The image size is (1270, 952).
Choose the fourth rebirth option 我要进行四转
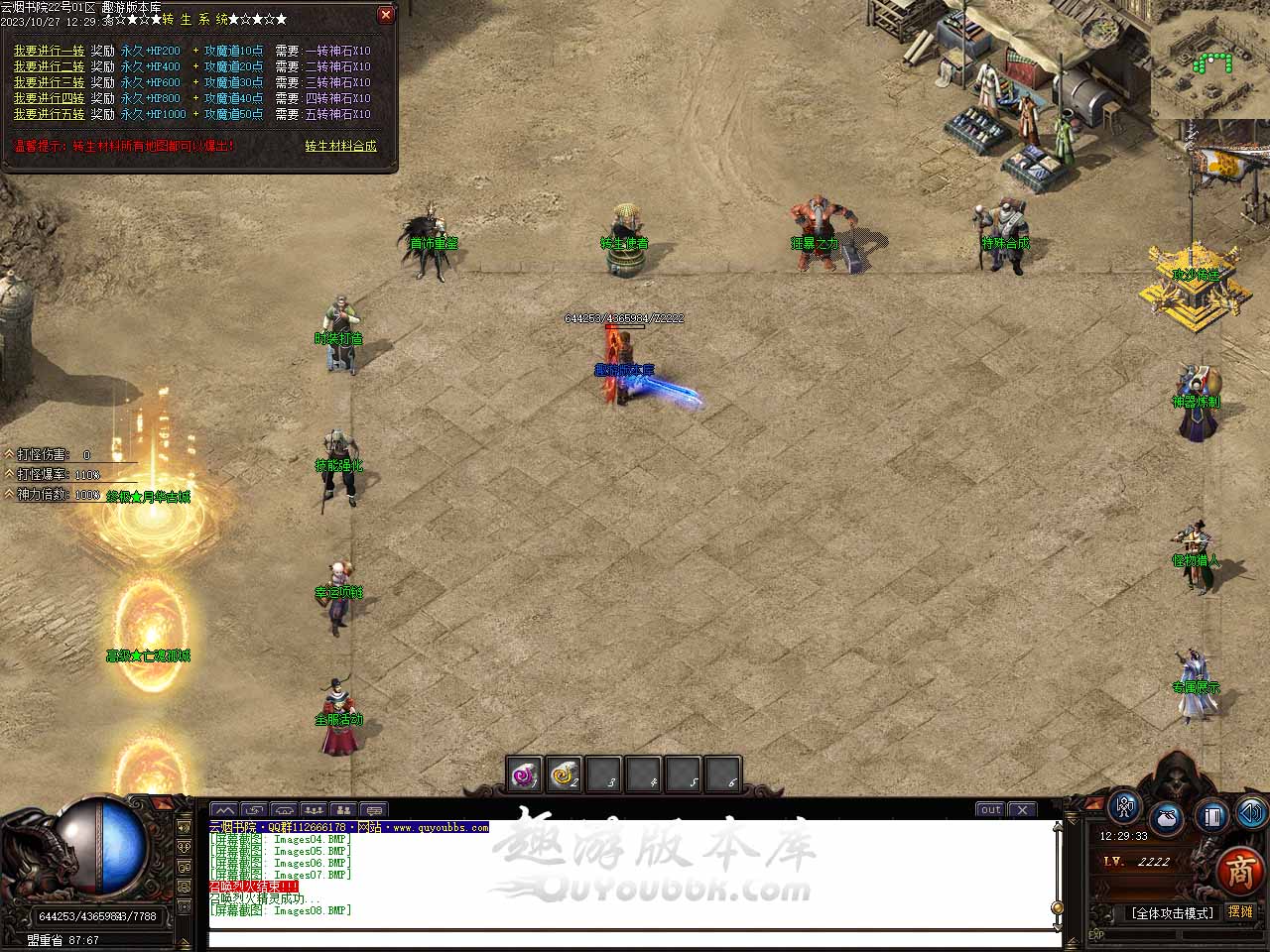49,98
